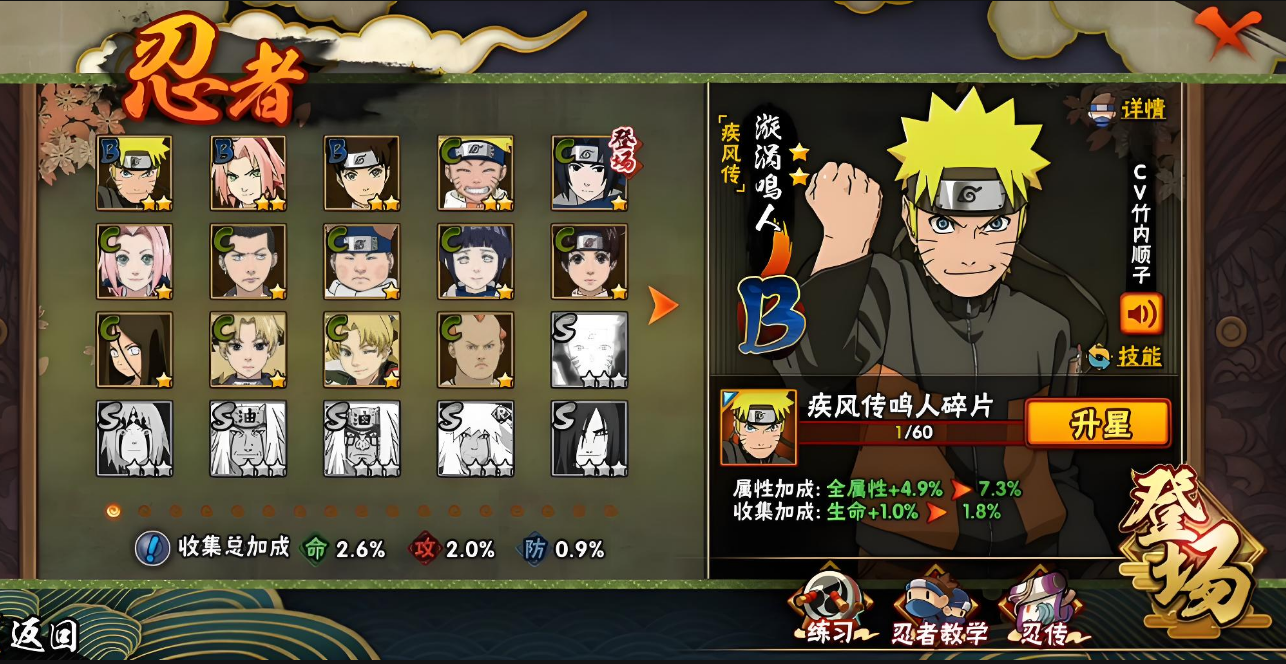Open 练习 practice mode
The width and height of the screenshot is (1286, 664).
827,613
